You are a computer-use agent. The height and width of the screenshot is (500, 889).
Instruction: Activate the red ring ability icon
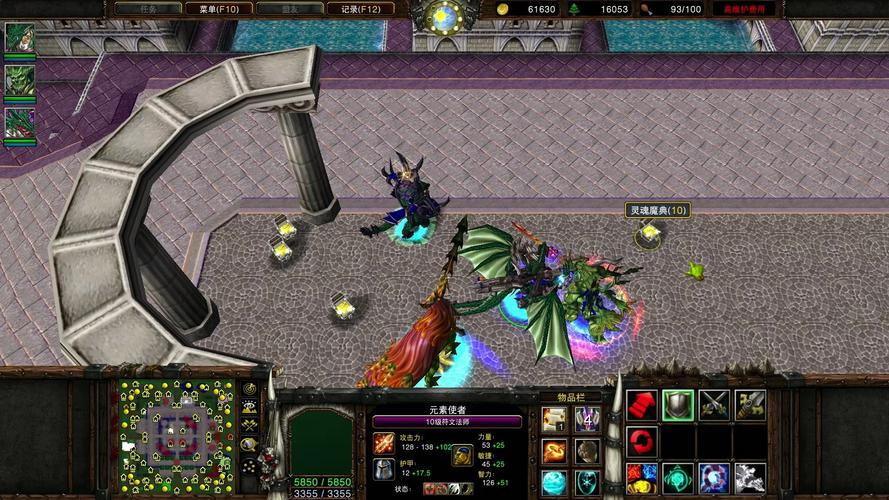coord(642,440)
